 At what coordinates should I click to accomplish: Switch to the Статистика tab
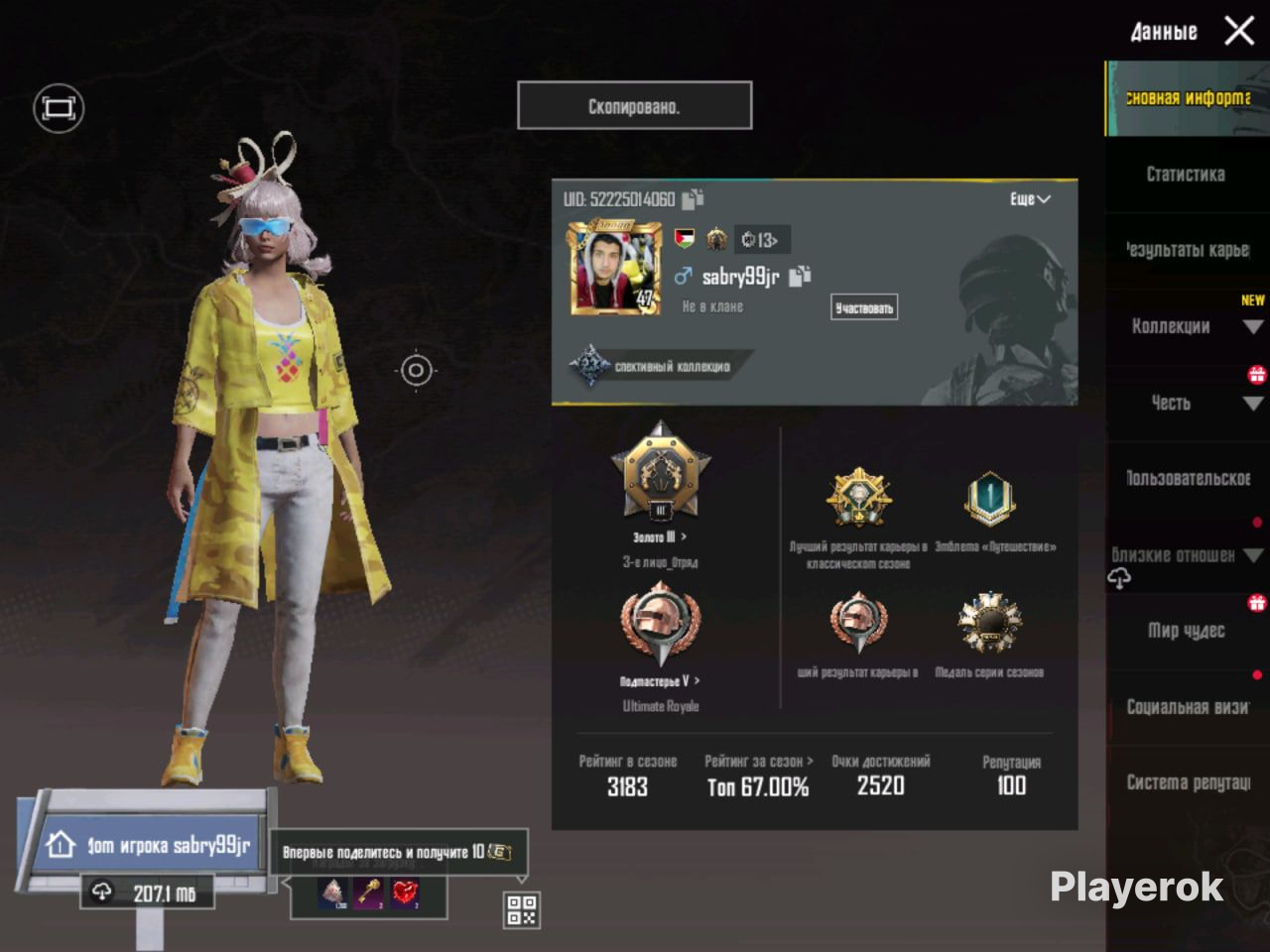pyautogui.click(x=1186, y=175)
